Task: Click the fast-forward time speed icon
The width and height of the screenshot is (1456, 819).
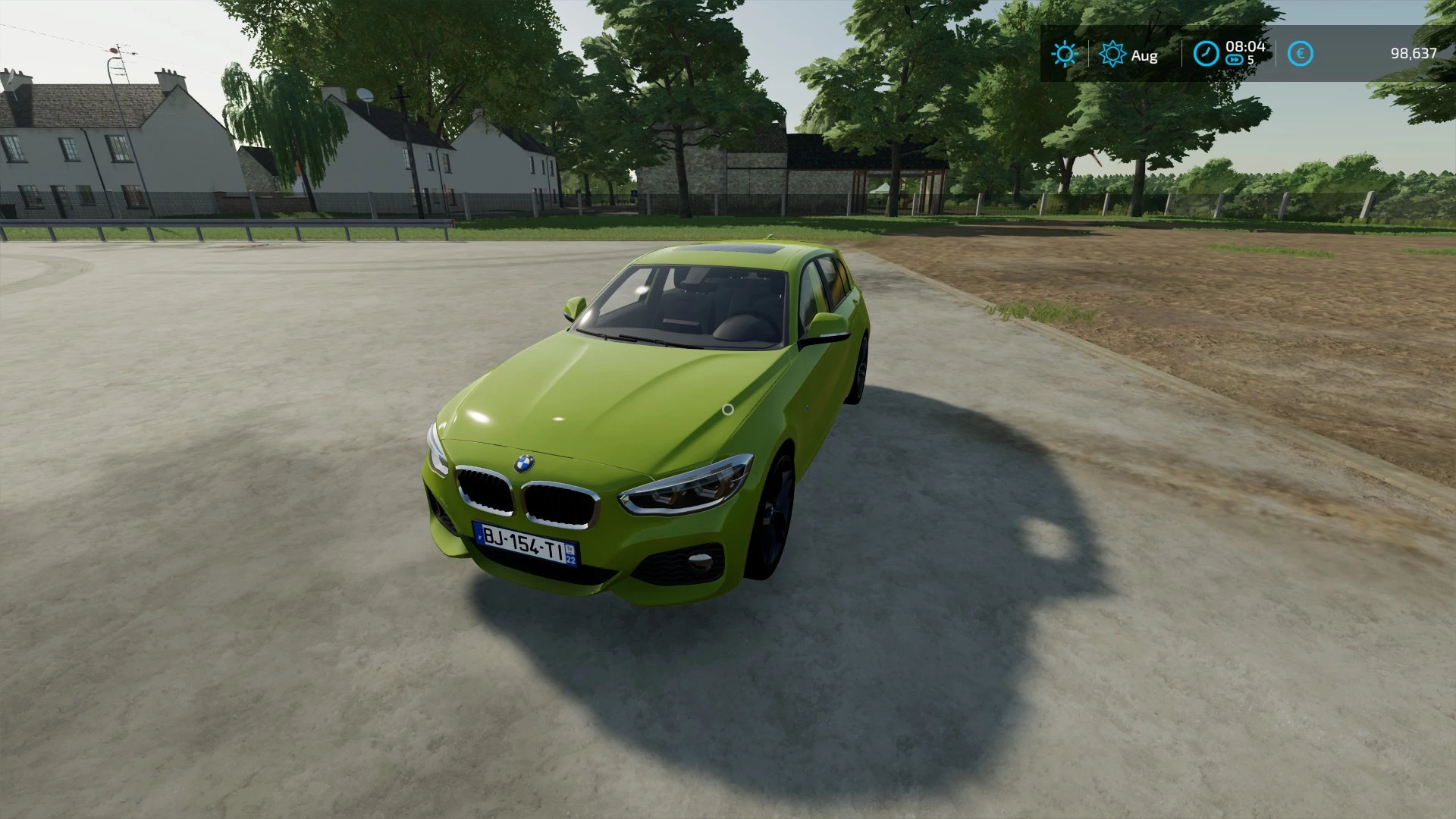Action: point(1235,60)
